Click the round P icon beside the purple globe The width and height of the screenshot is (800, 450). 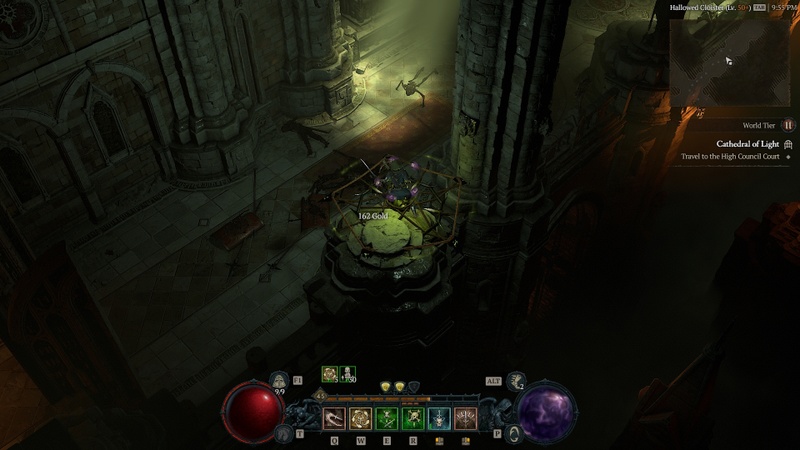(x=513, y=432)
